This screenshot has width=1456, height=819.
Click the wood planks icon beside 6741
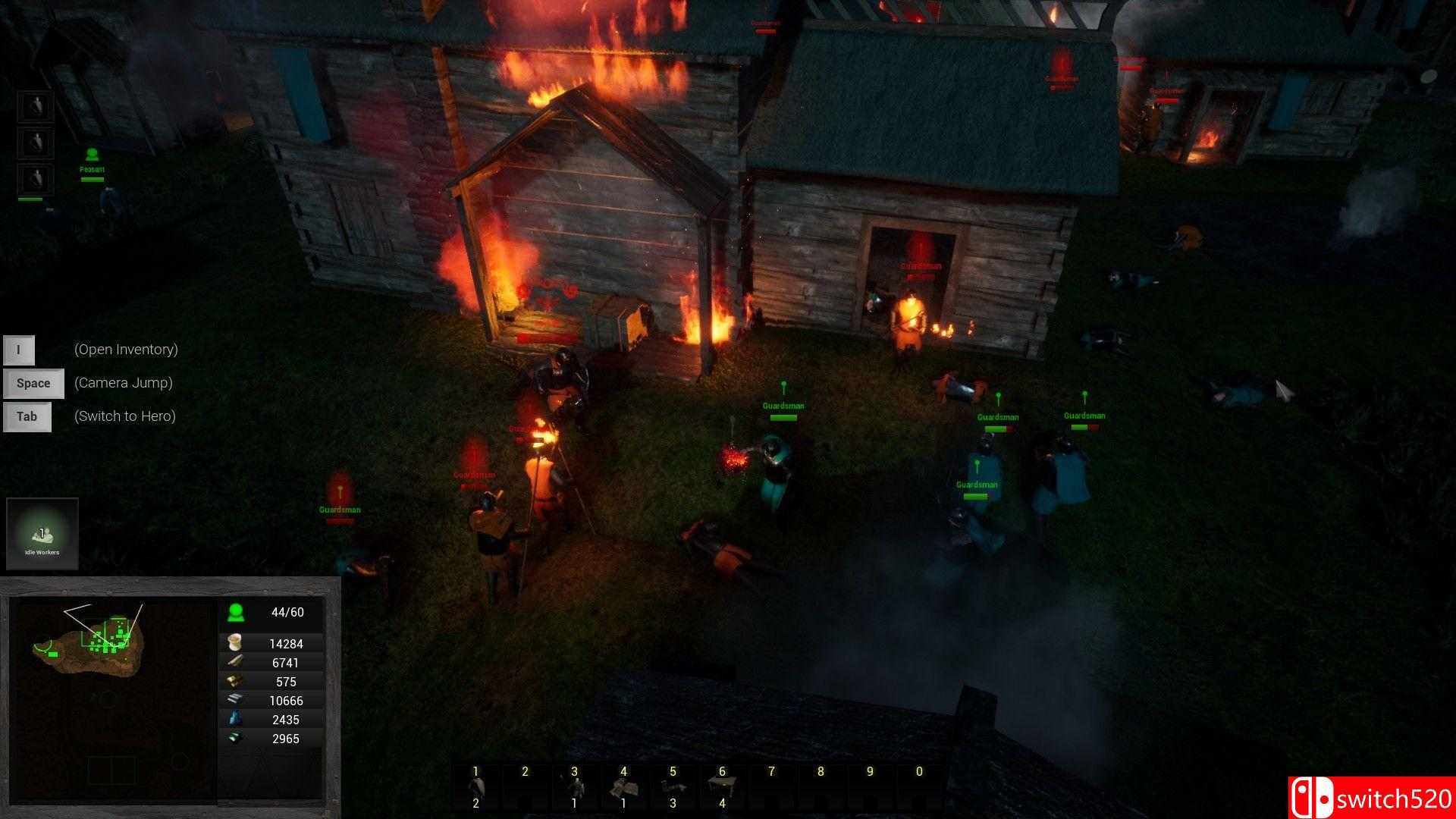point(236,662)
